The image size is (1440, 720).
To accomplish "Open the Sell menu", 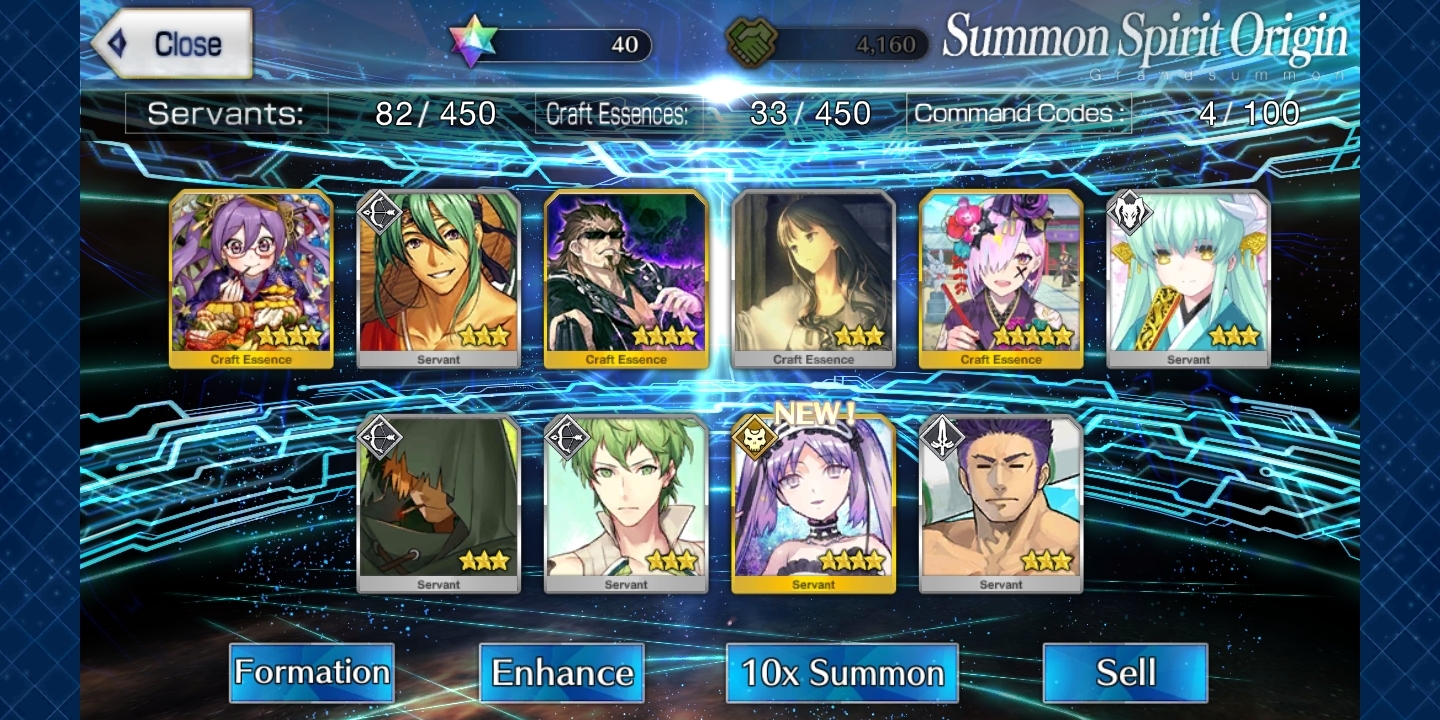I will pyautogui.click(x=1125, y=672).
